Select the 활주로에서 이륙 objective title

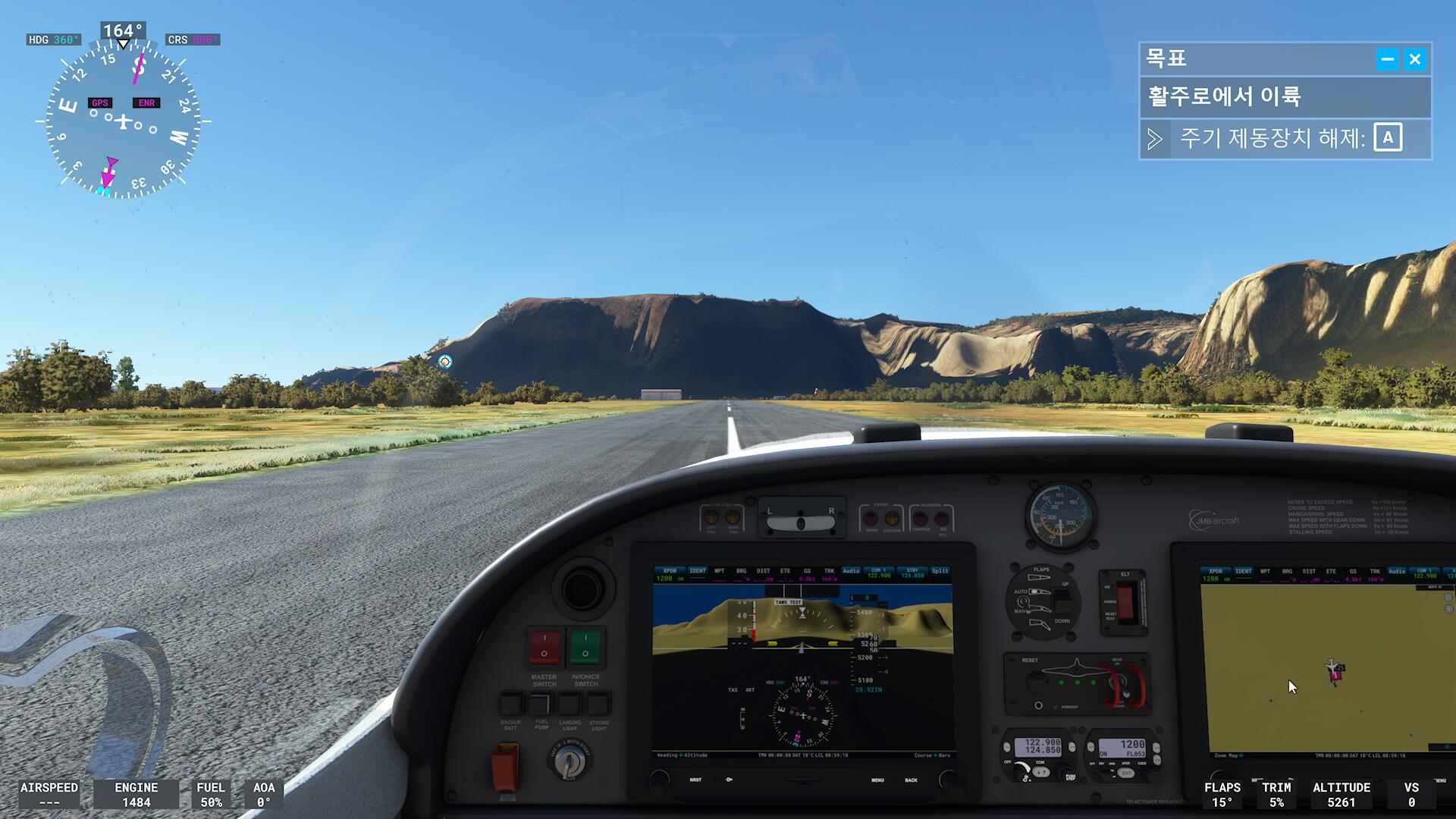pos(1225,96)
